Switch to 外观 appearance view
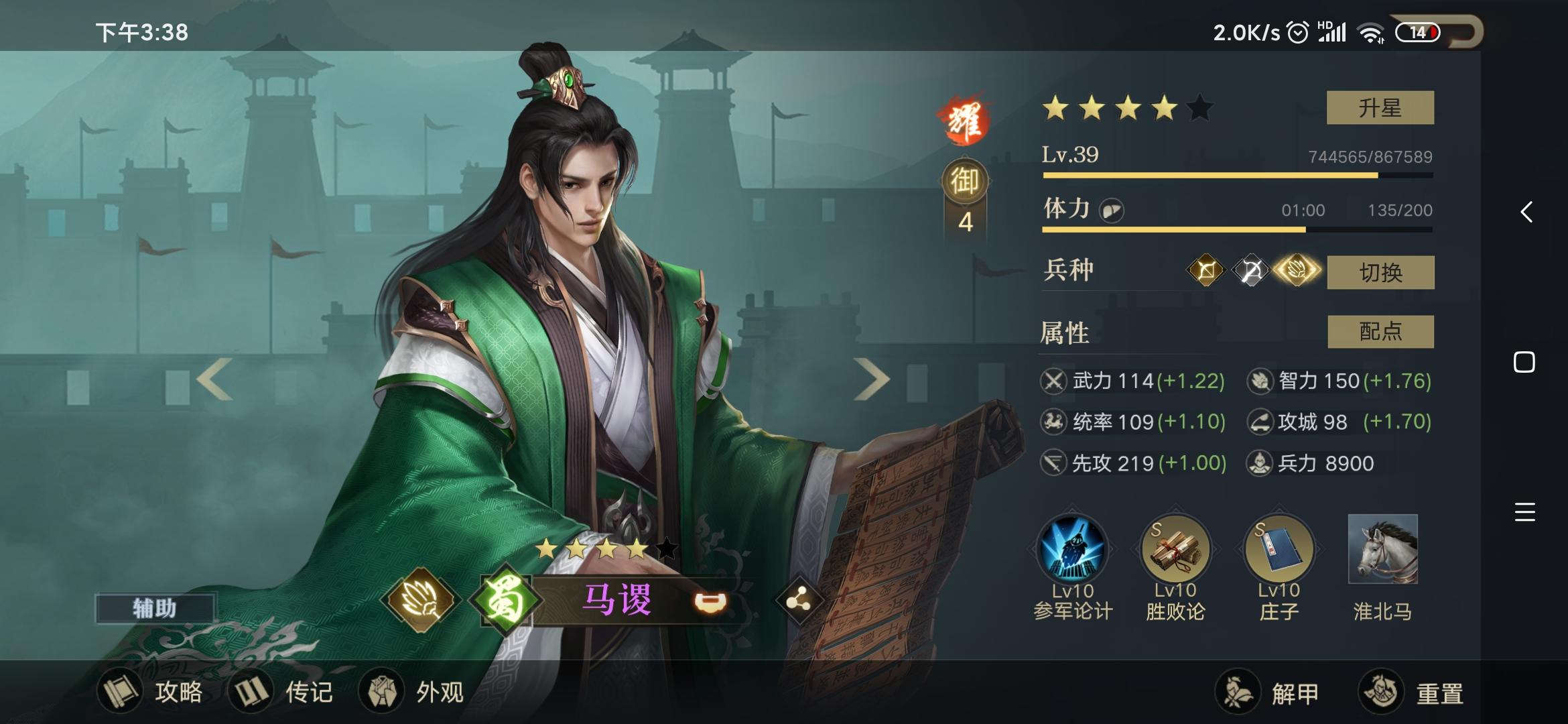This screenshot has height=724, width=1568. pos(416,692)
